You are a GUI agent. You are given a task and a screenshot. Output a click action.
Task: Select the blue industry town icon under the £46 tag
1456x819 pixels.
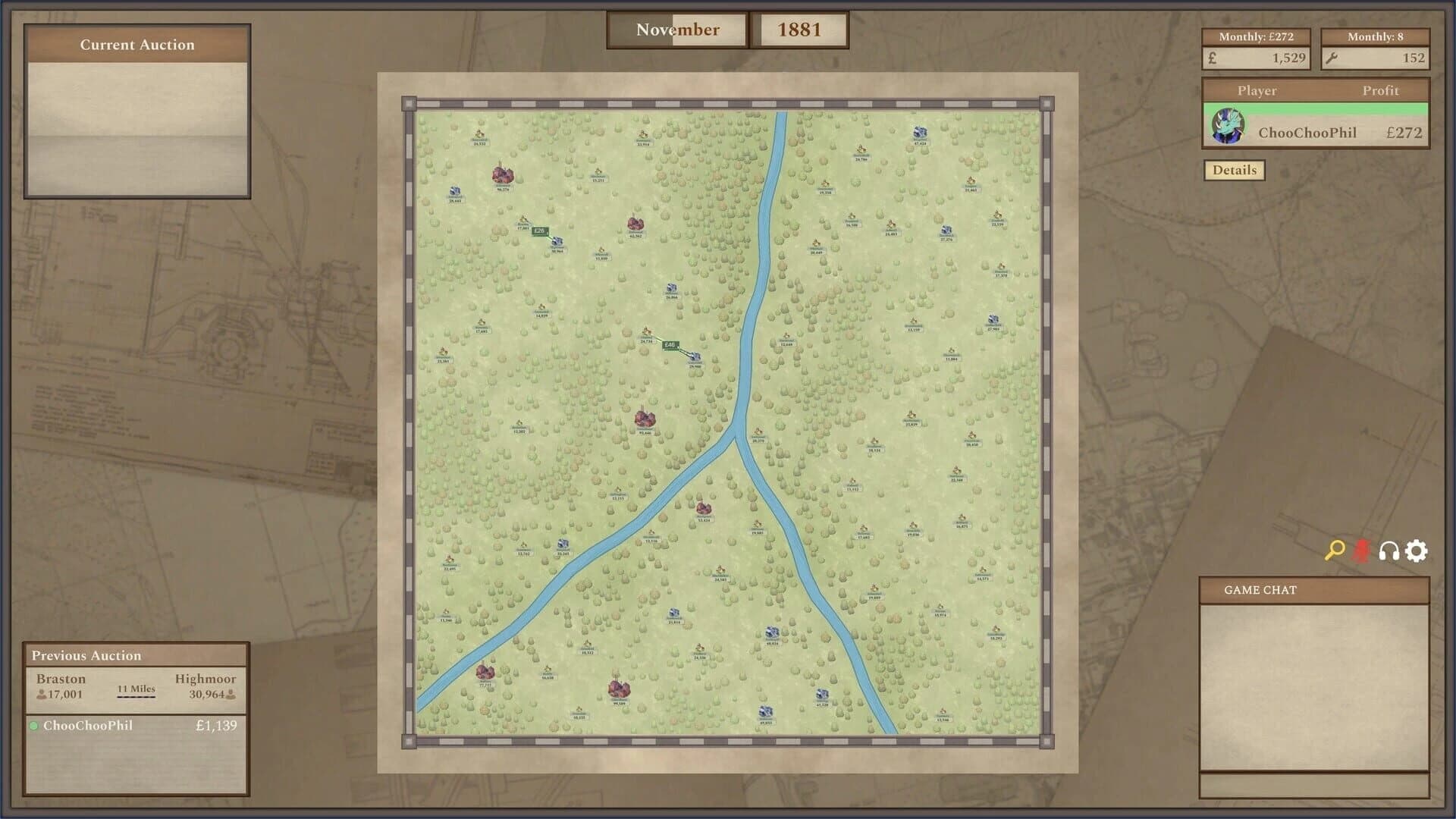click(x=695, y=356)
